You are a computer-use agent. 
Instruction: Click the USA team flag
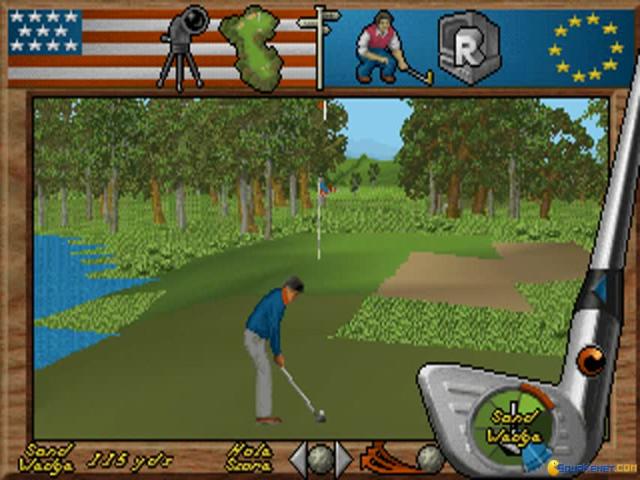coord(59,46)
